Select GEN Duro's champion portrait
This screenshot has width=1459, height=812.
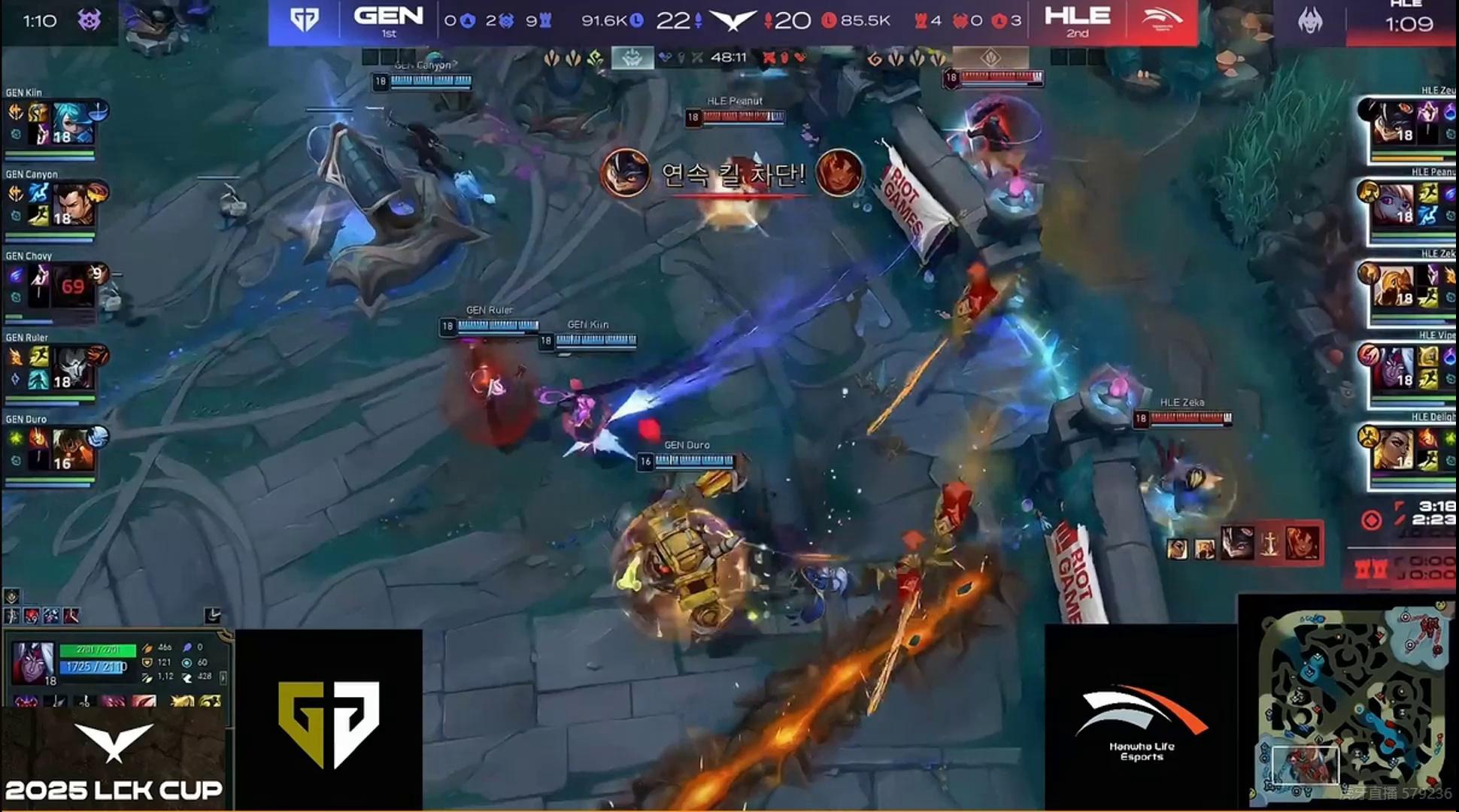(73, 450)
